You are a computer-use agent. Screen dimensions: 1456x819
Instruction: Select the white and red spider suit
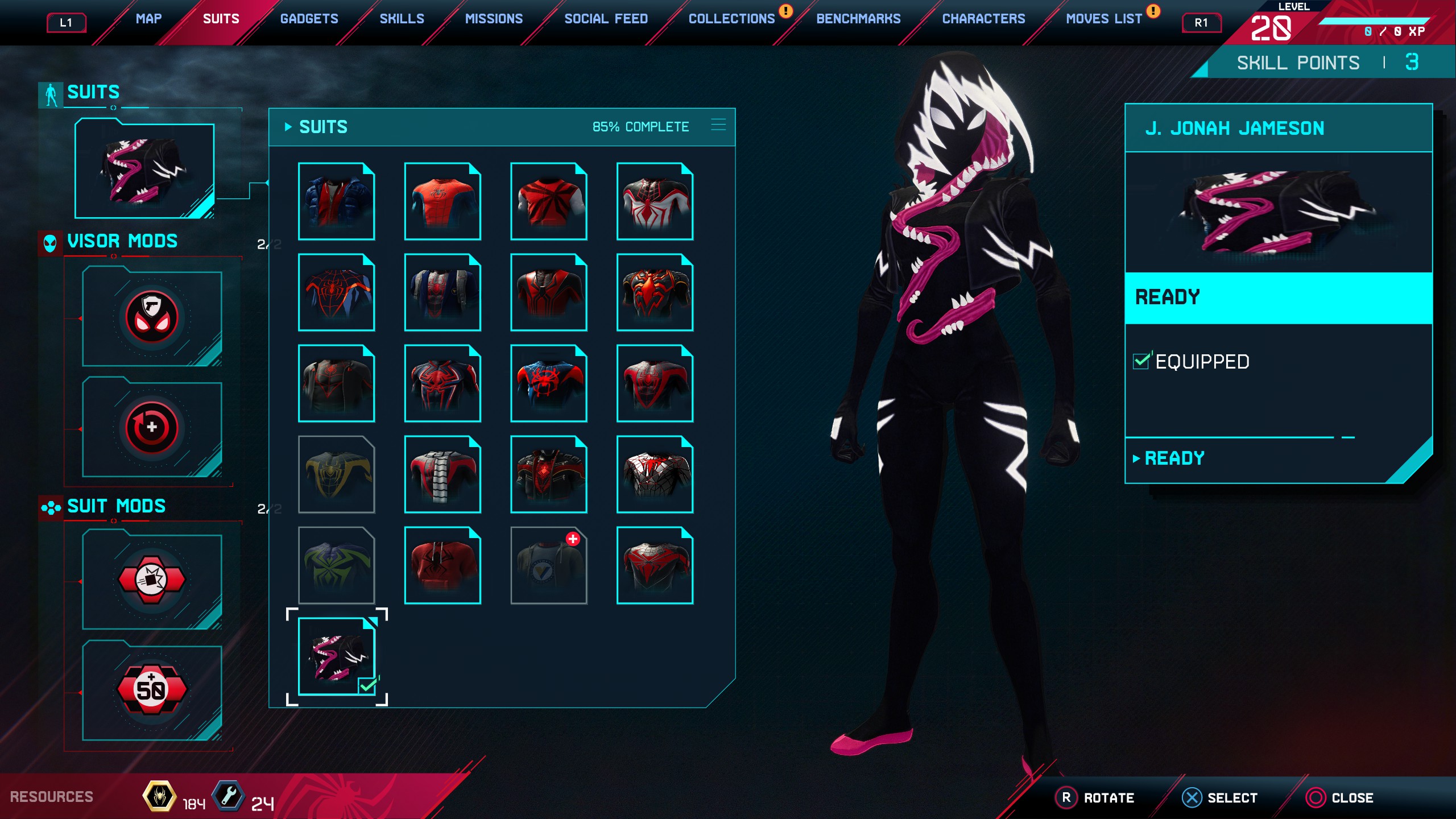tap(655, 201)
